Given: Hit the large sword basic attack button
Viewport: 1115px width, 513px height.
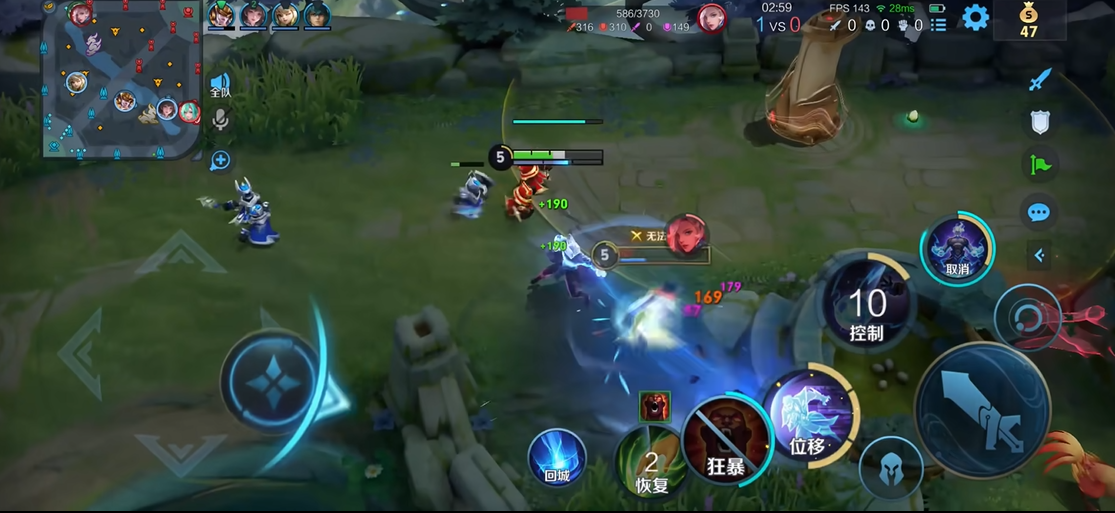Looking at the screenshot, I should click(x=982, y=411).
